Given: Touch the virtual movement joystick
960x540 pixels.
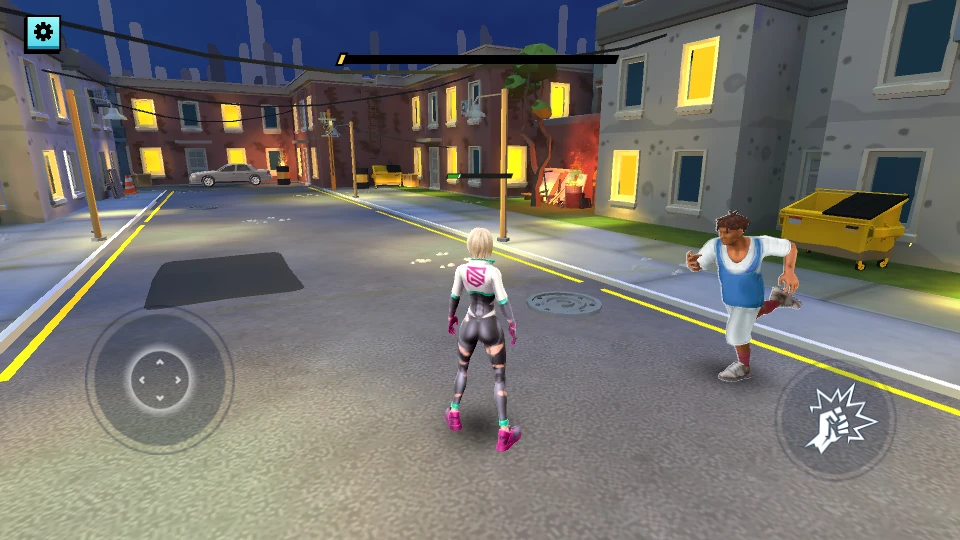Looking at the screenshot, I should (x=159, y=380).
